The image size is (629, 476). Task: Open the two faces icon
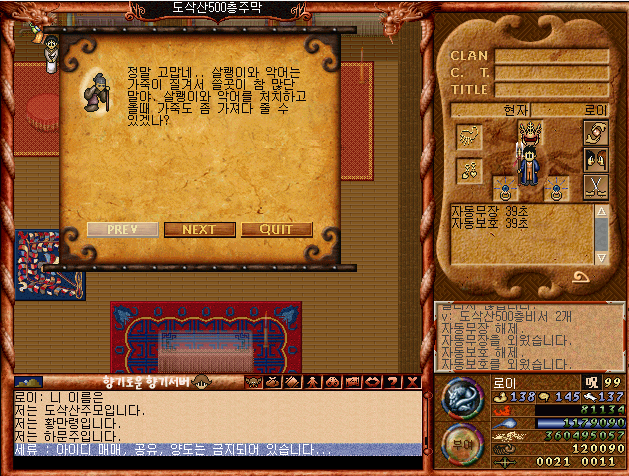coord(596,160)
